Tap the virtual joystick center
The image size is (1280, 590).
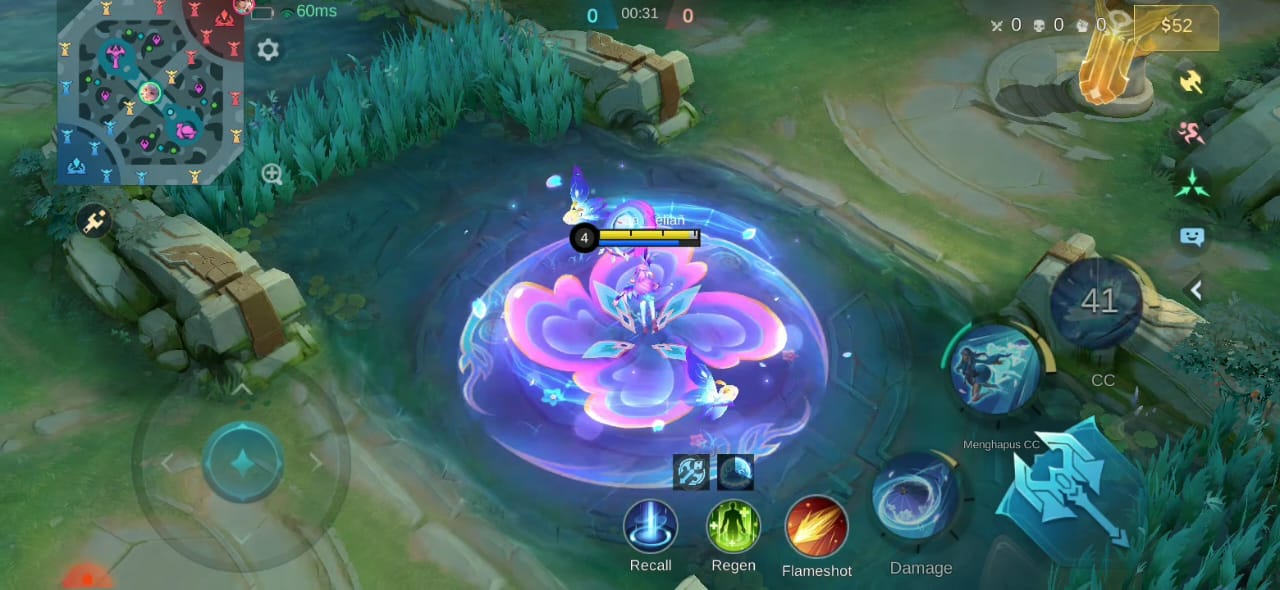tap(242, 462)
